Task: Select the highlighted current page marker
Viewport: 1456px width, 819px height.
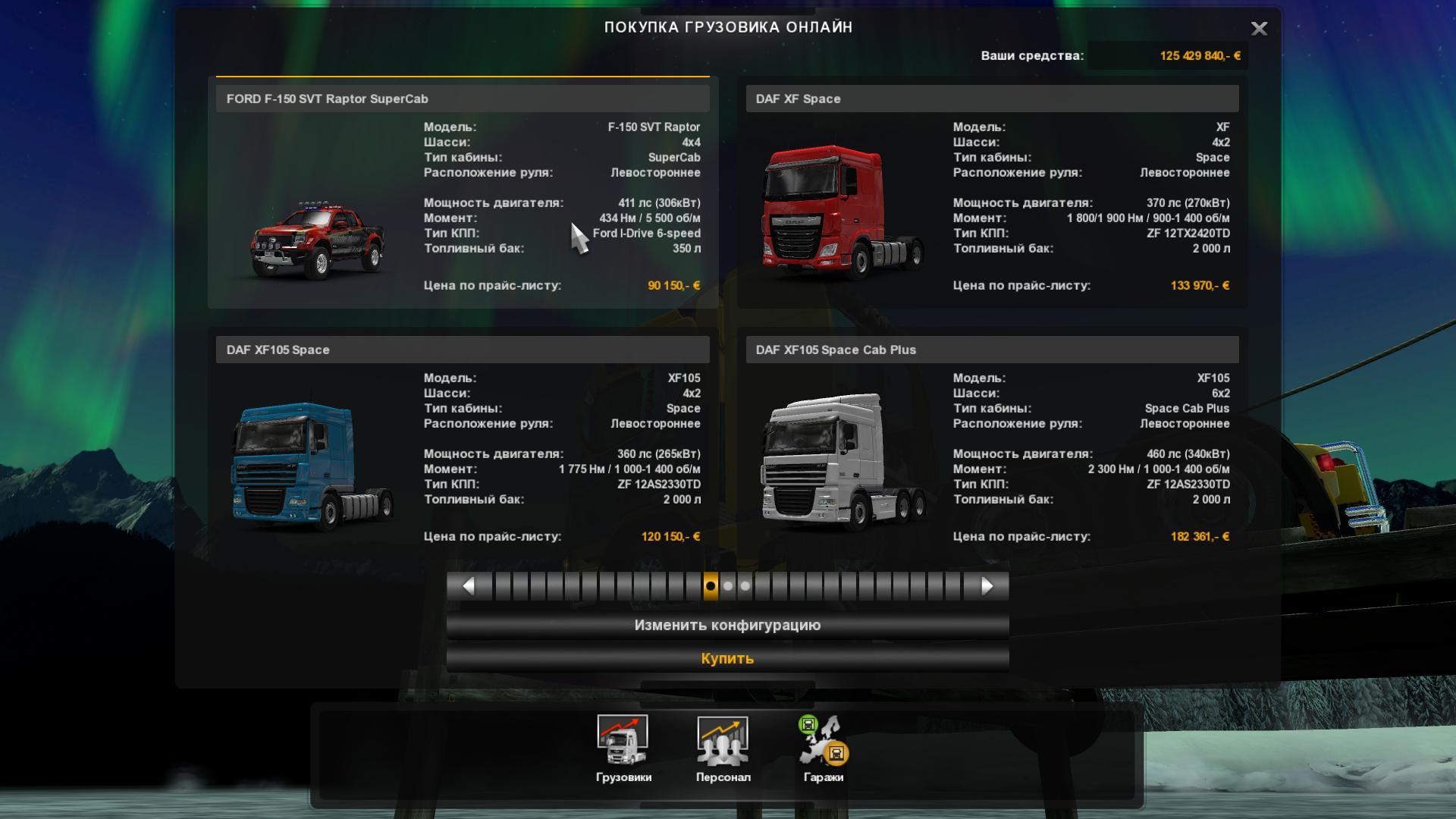Action: coord(711,586)
